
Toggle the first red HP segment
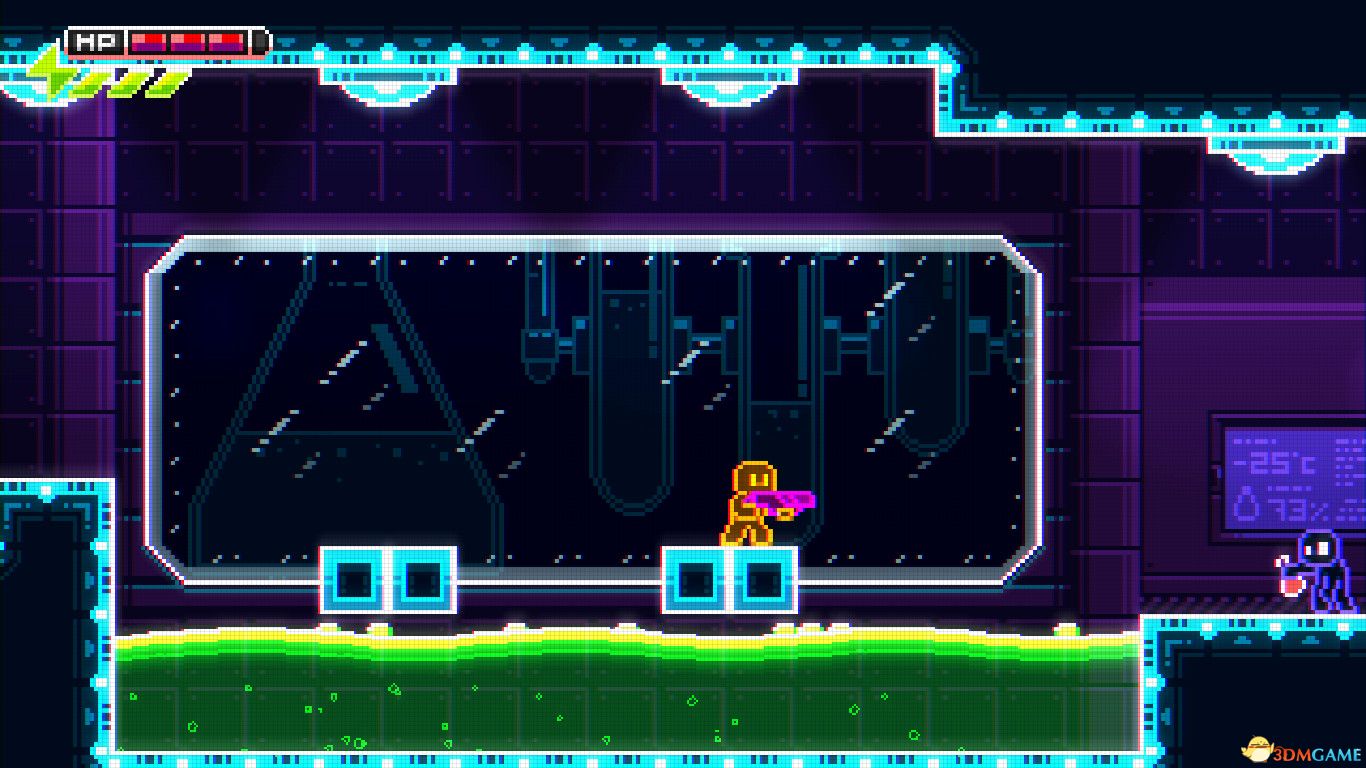point(148,42)
